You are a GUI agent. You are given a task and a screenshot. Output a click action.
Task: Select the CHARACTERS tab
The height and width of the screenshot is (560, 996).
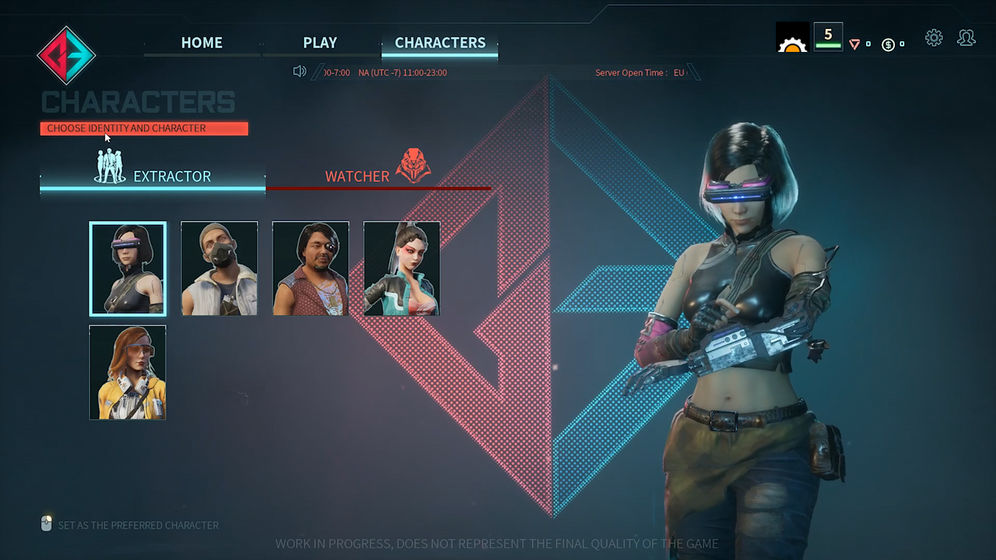tap(440, 43)
